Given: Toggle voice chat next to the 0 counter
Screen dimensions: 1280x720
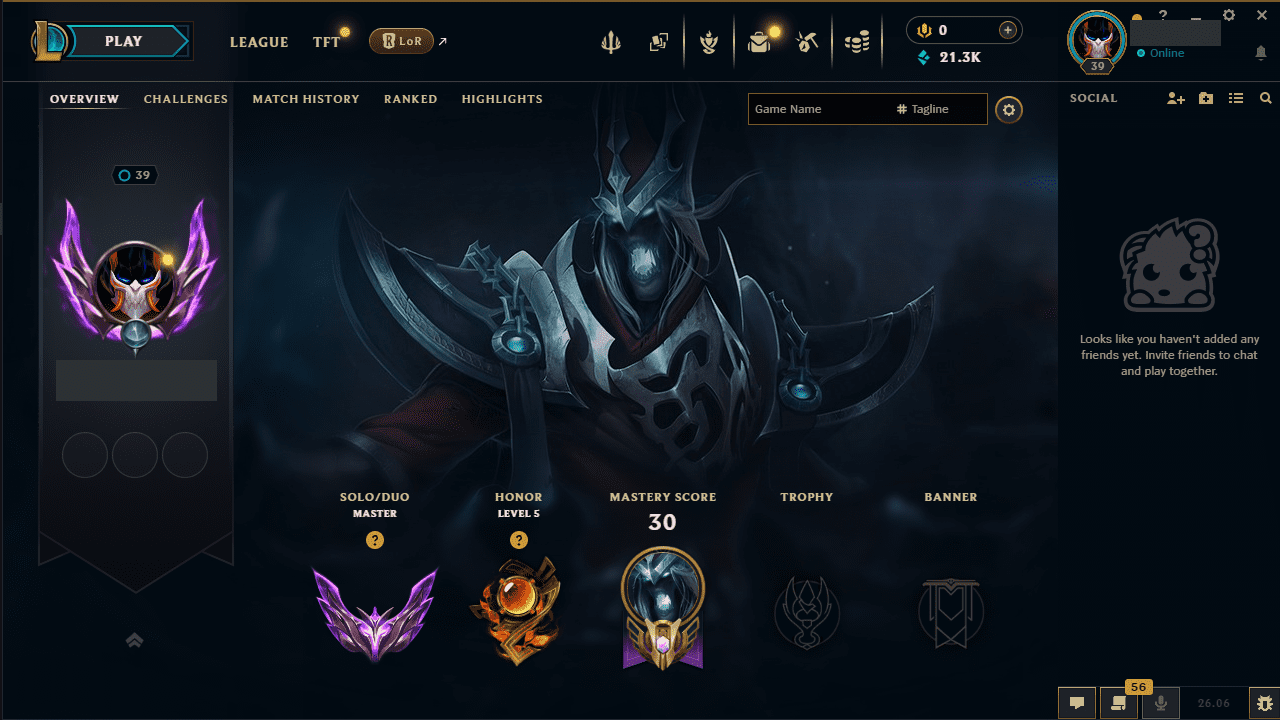Looking at the screenshot, I should tap(922, 30).
